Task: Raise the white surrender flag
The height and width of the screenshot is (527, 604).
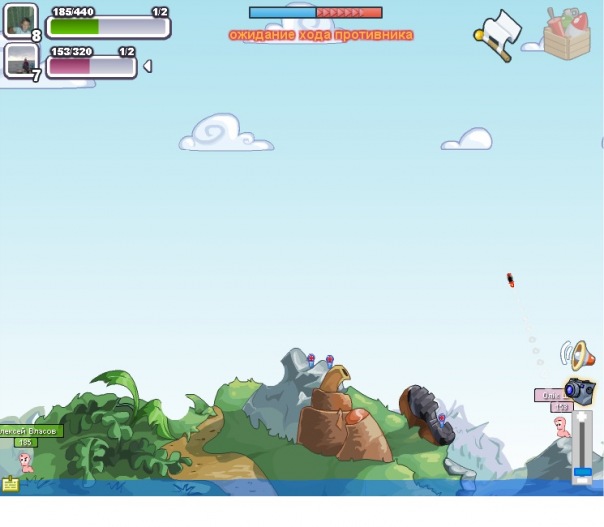Action: [x=498, y=36]
